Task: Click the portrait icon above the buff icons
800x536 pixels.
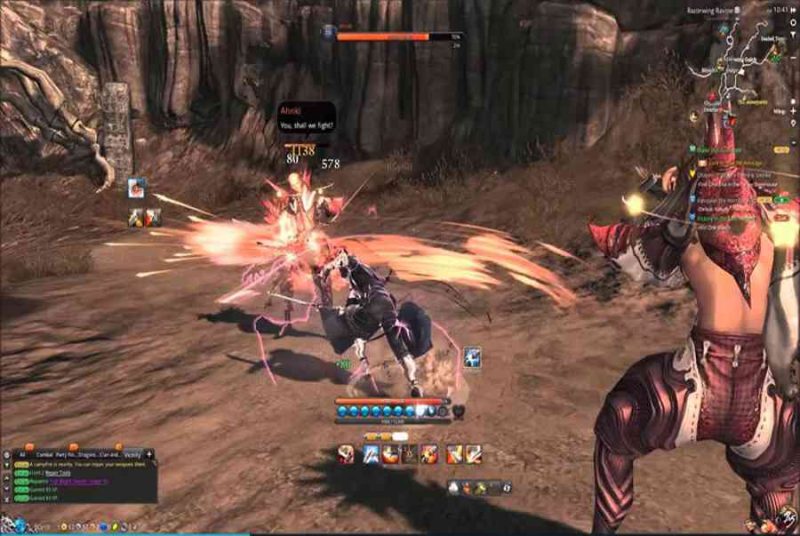Action: (x=136, y=187)
